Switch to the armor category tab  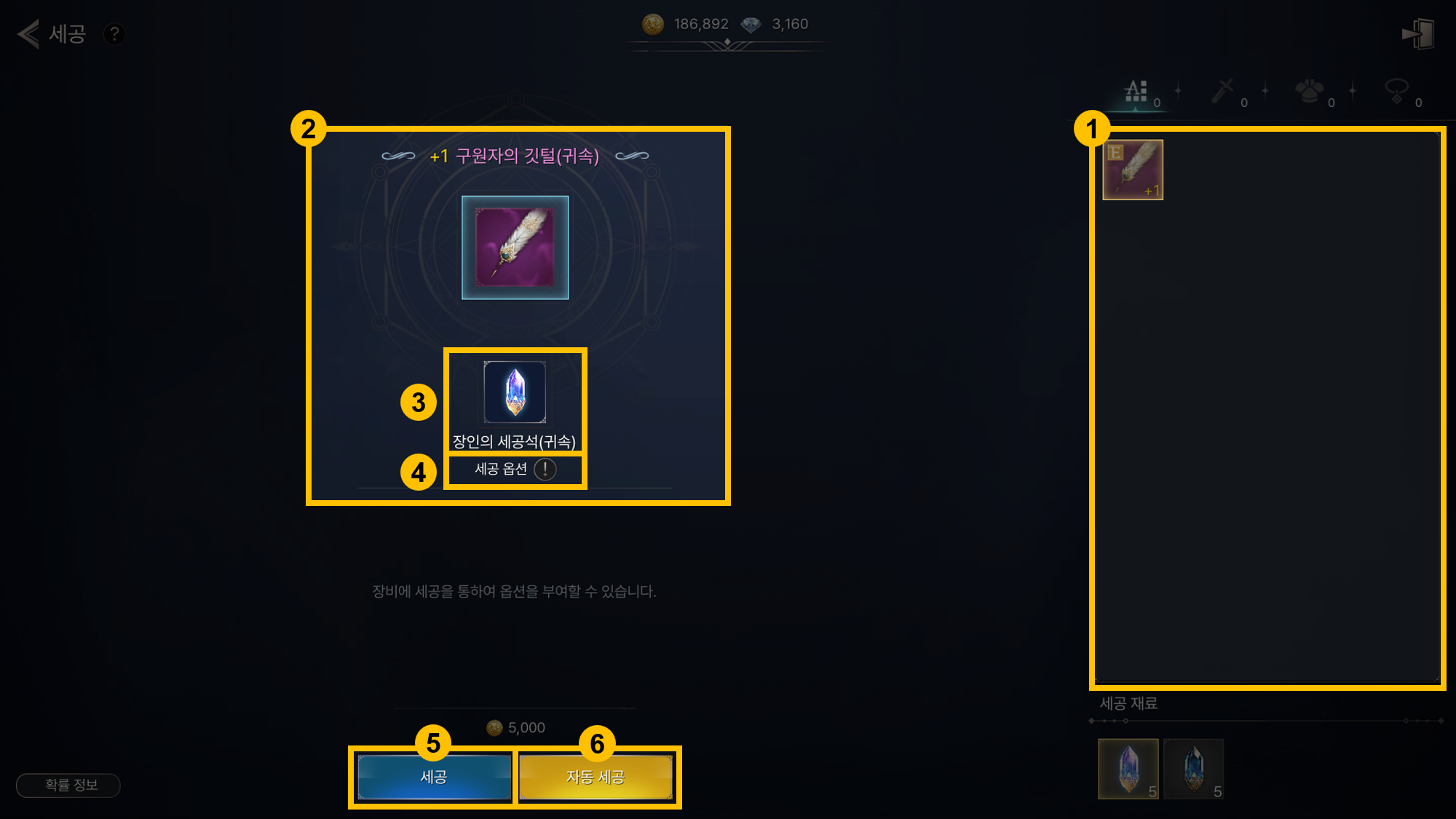[x=1309, y=92]
